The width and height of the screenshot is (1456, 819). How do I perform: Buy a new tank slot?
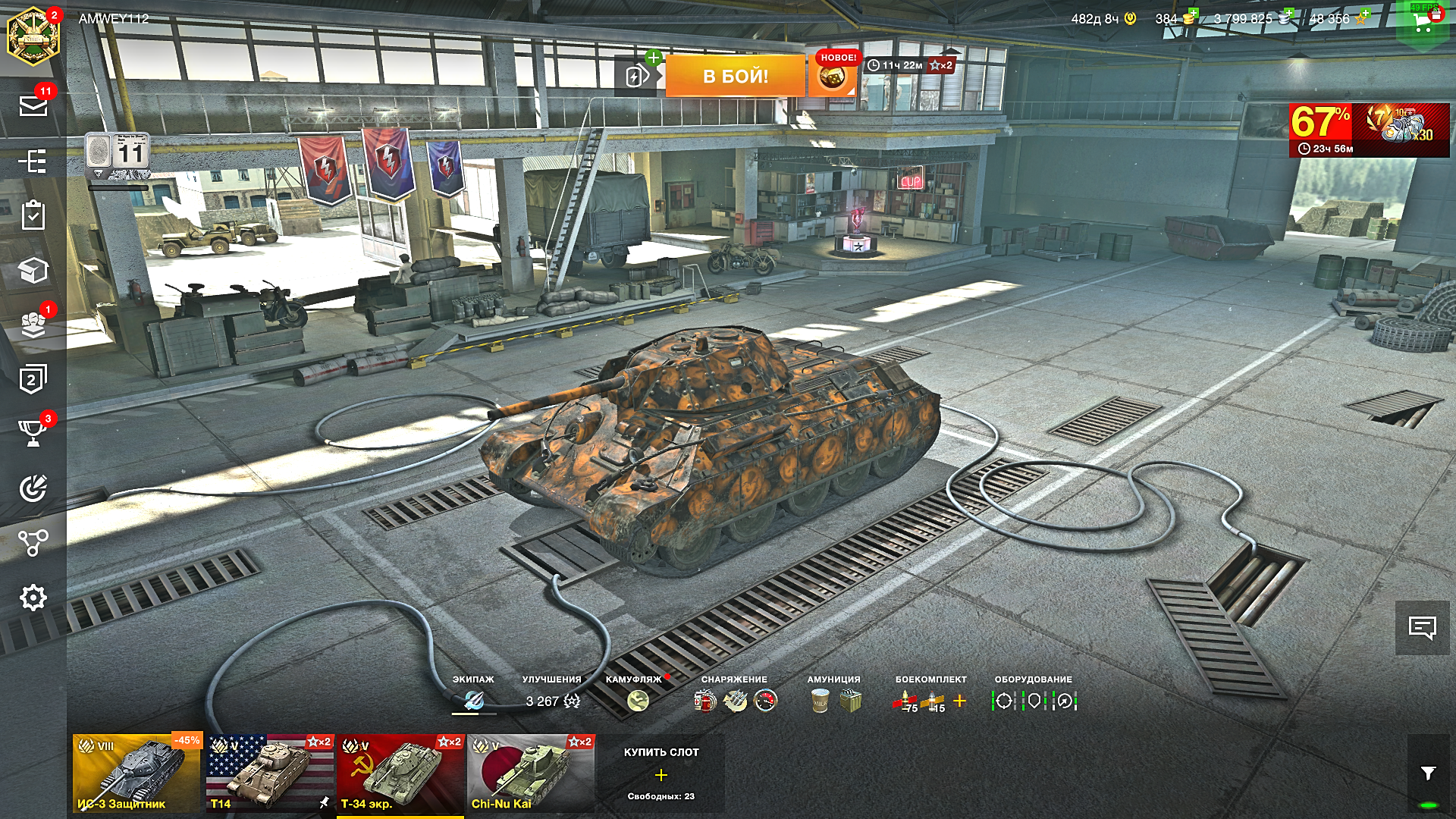[x=661, y=773]
